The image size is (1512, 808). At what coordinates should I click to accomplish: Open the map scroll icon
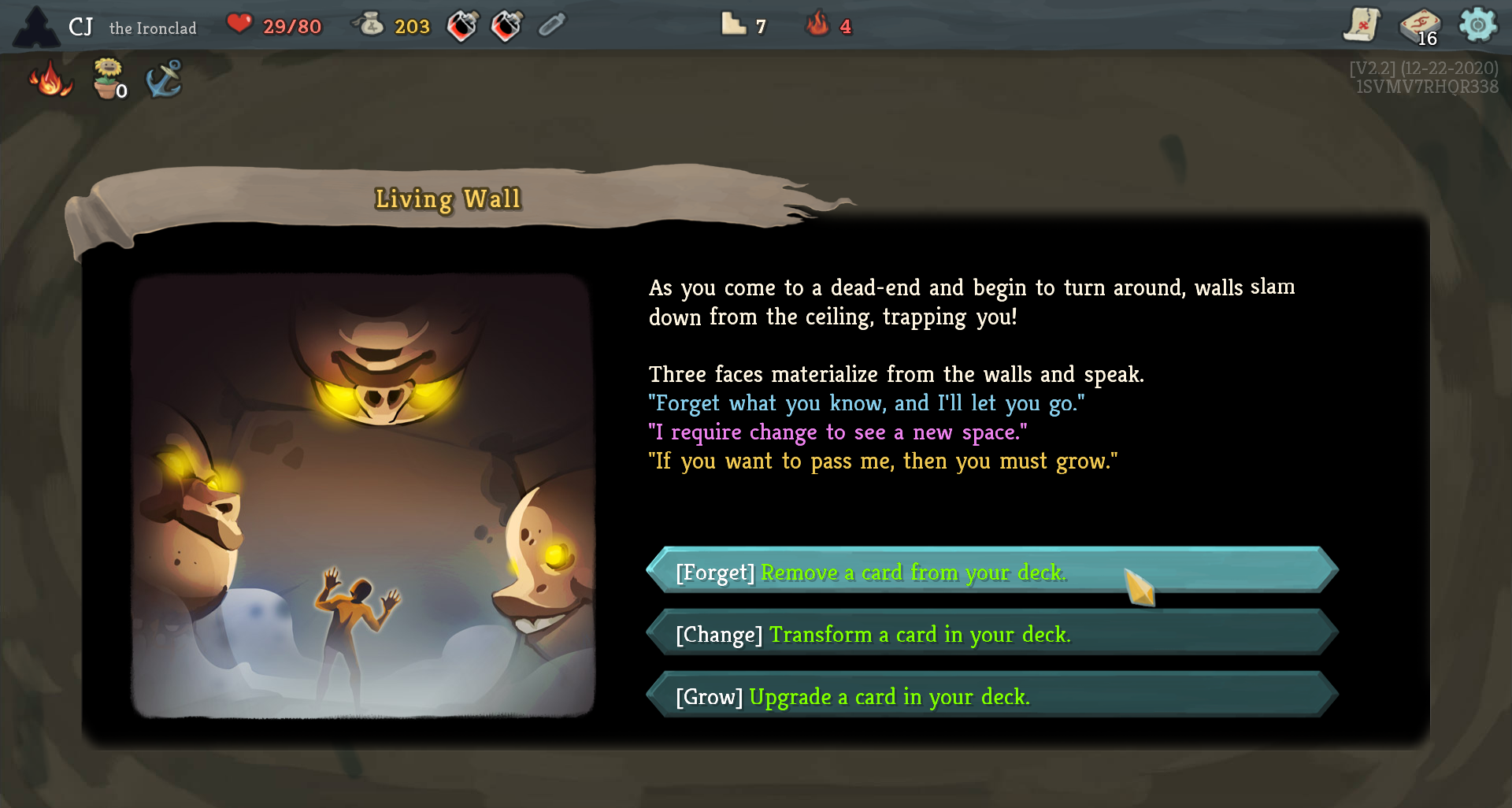click(x=1362, y=26)
